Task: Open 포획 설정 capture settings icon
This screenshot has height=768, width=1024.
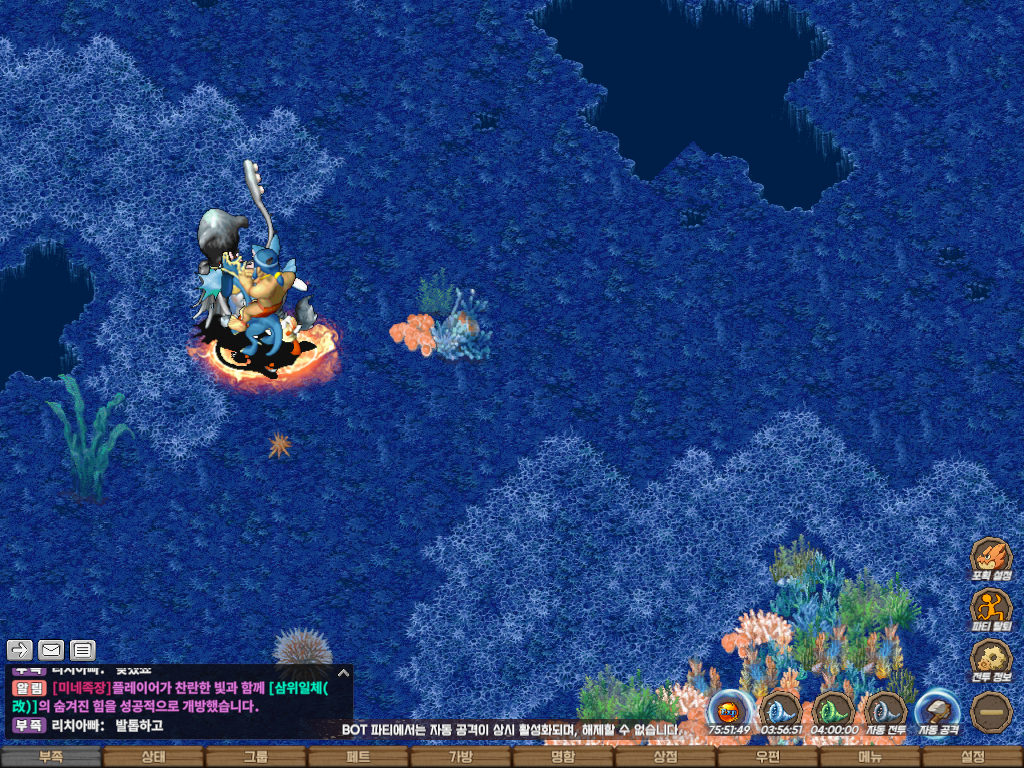Action: click(991, 558)
